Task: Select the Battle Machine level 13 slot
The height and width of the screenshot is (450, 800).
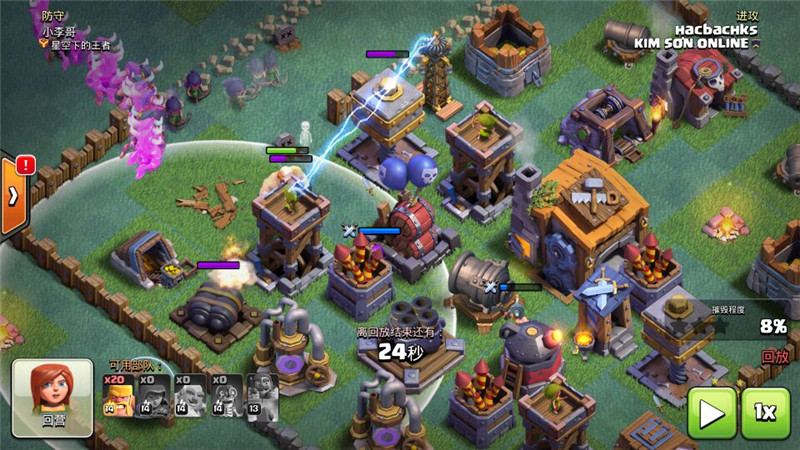Action: coord(263,395)
